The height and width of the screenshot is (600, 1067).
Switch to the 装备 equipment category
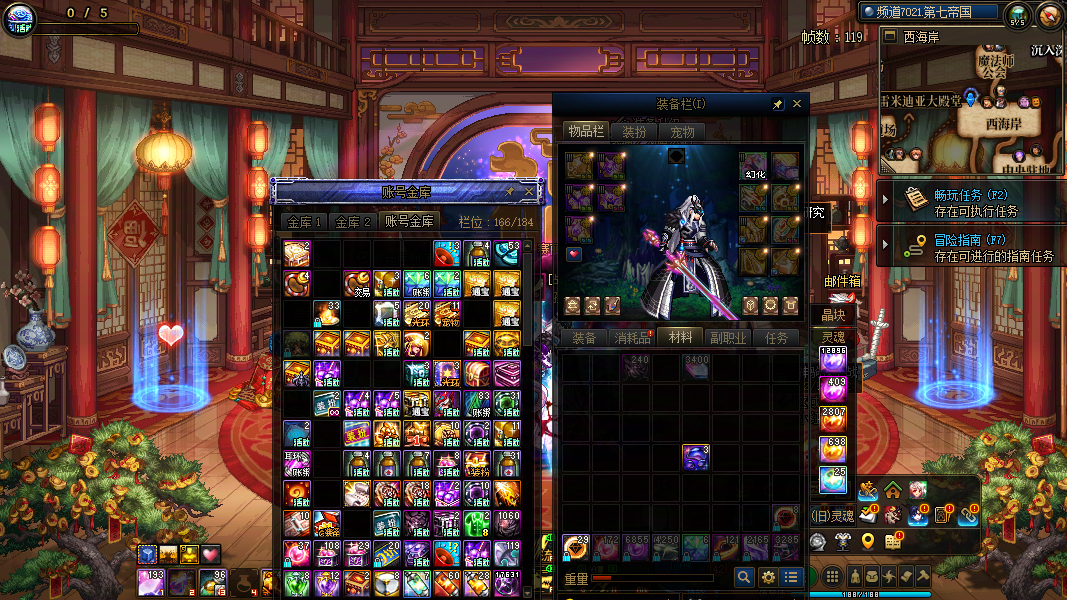click(583, 338)
